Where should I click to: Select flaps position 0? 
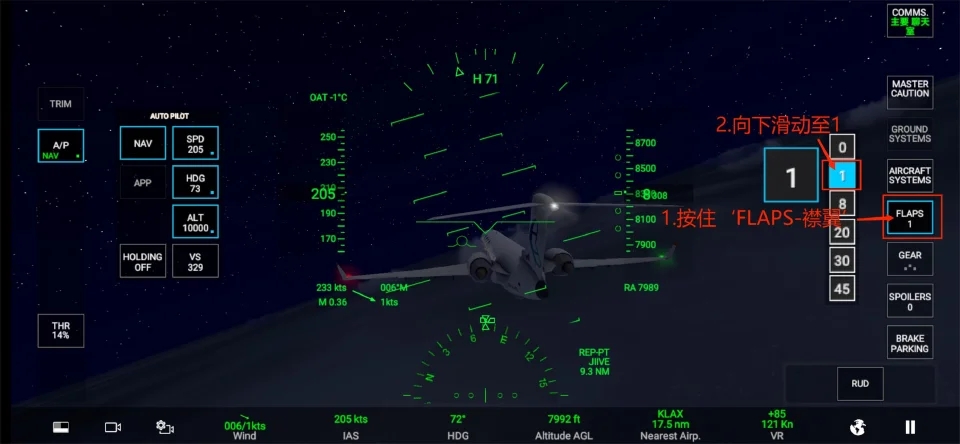point(842,148)
